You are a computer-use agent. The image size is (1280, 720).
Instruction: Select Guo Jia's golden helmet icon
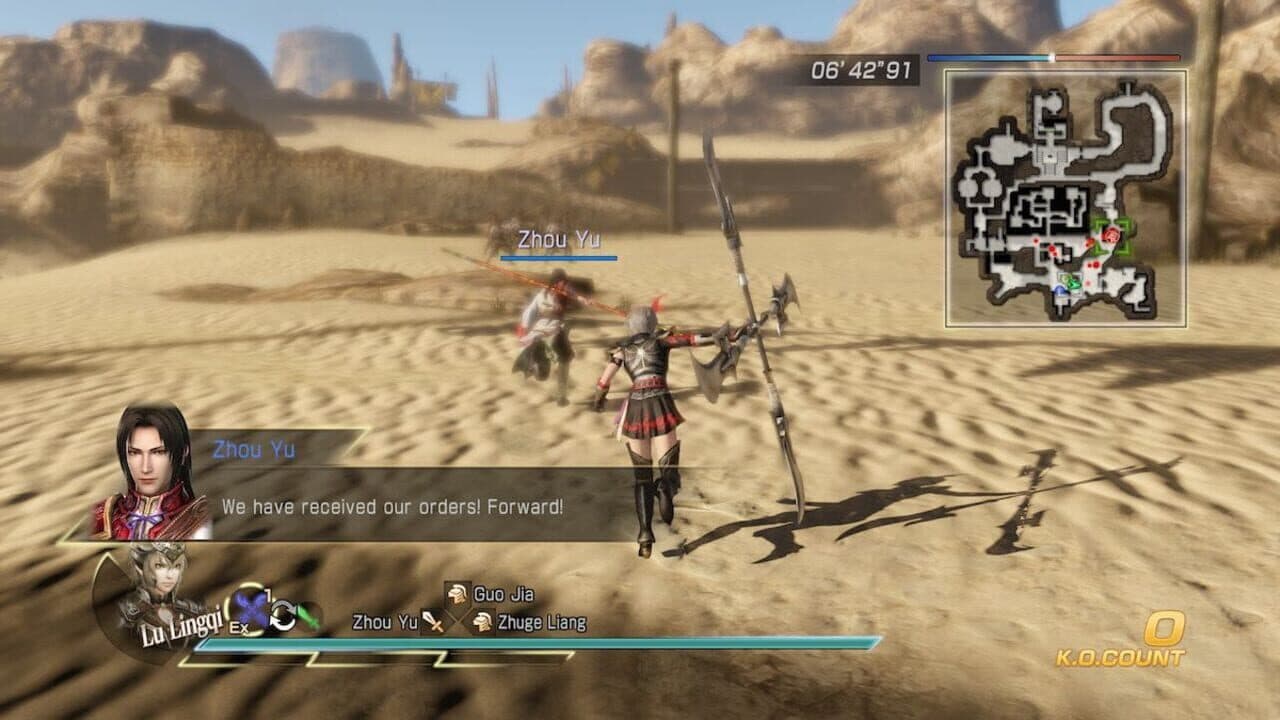coord(455,594)
